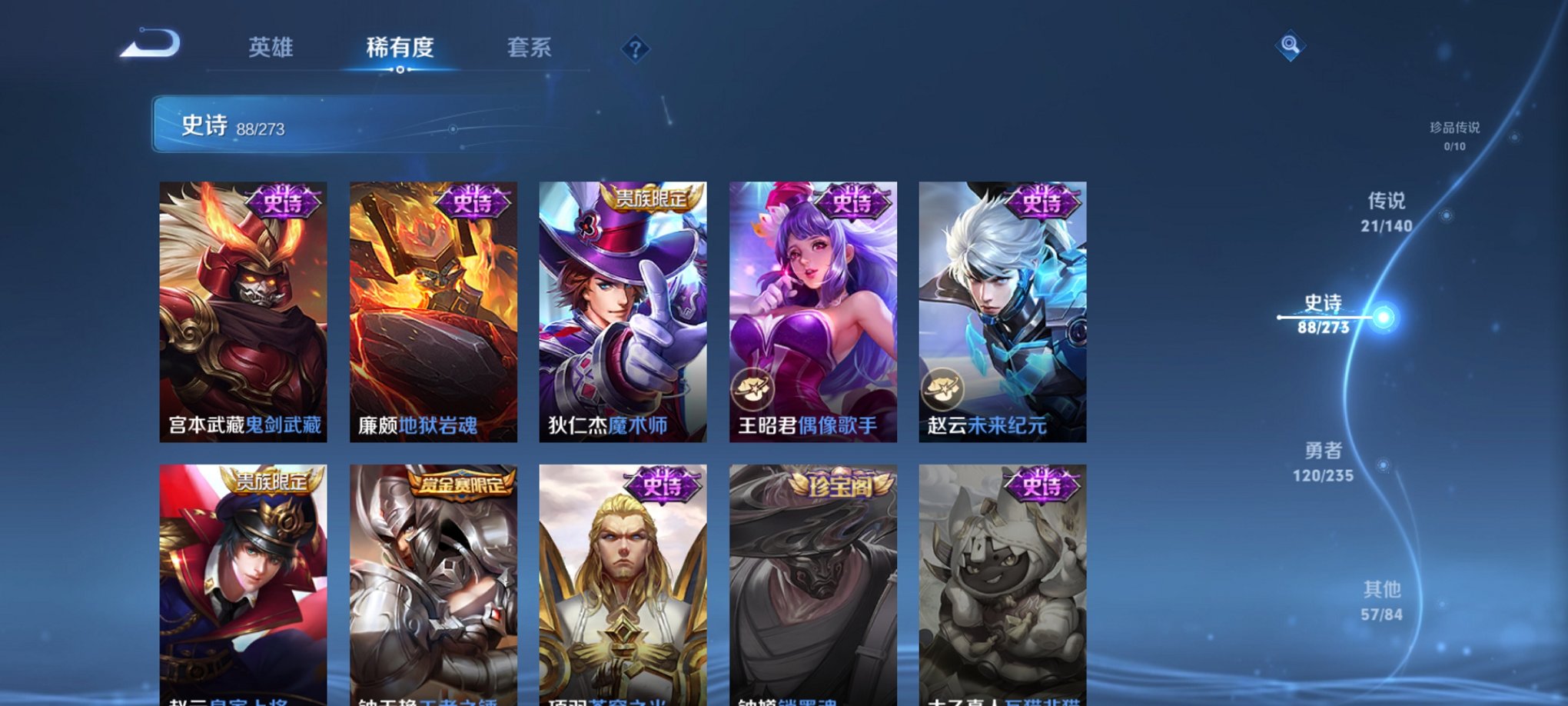The image size is (1568, 706).
Task: Click the 史诗 badge on 宫本武藏 card
Action: tap(283, 200)
